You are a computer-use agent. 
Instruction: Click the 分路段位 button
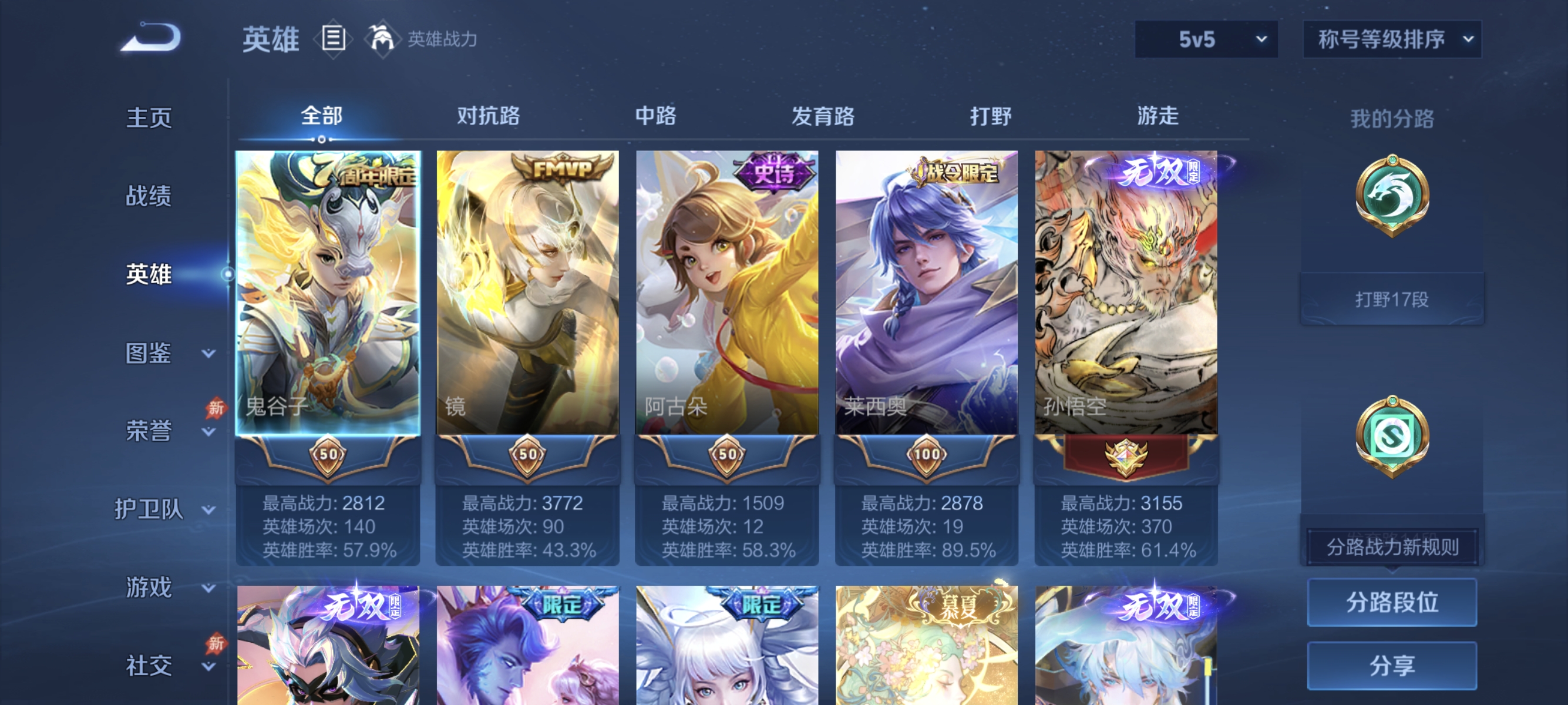pyautogui.click(x=1394, y=603)
